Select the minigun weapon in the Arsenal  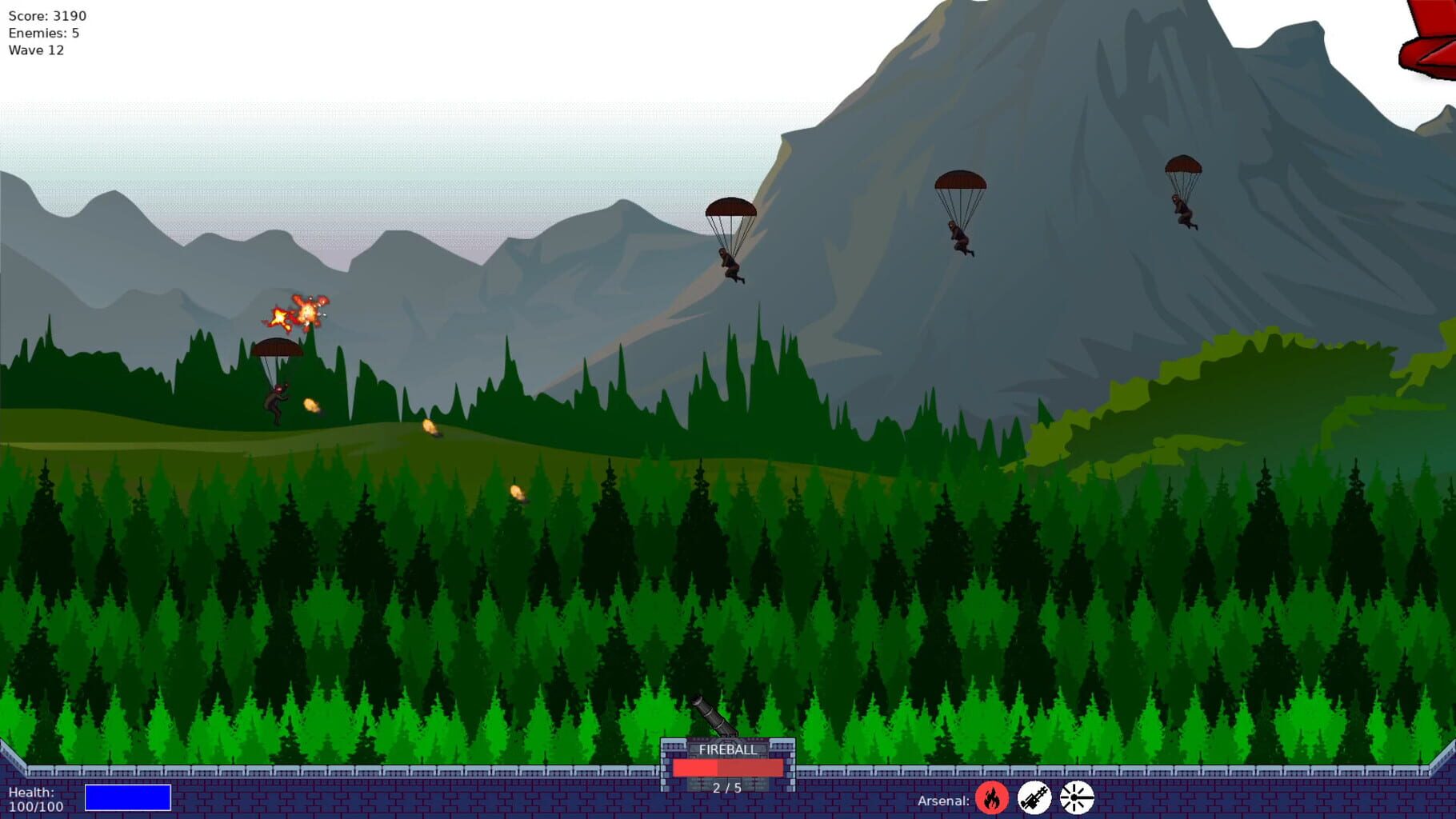[1033, 799]
